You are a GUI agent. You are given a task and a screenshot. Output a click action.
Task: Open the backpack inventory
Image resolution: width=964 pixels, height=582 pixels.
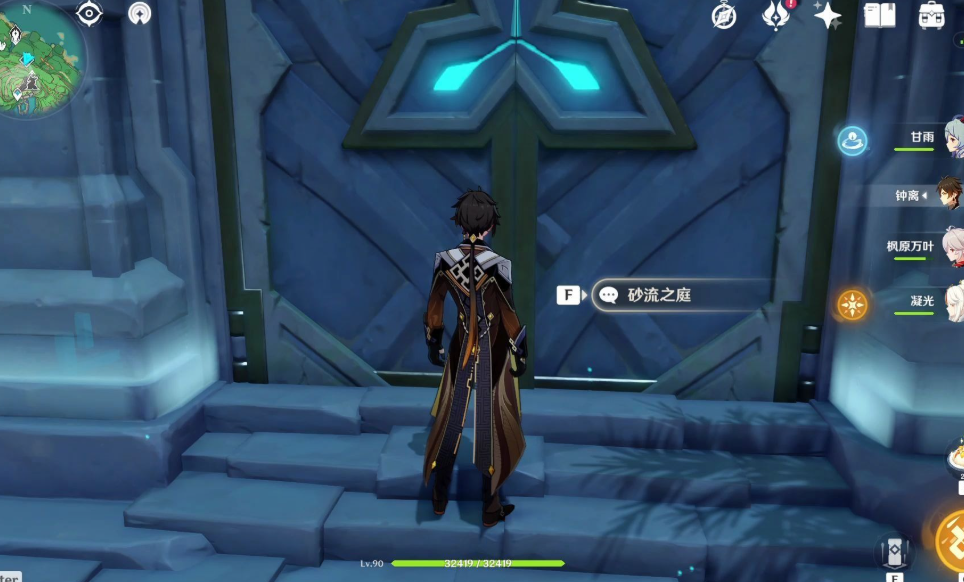point(932,15)
